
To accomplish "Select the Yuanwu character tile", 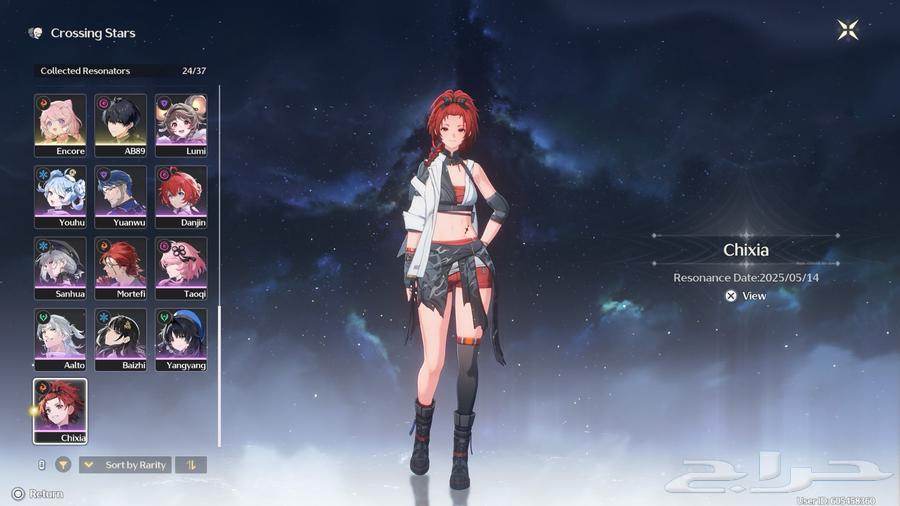I will pos(121,196).
